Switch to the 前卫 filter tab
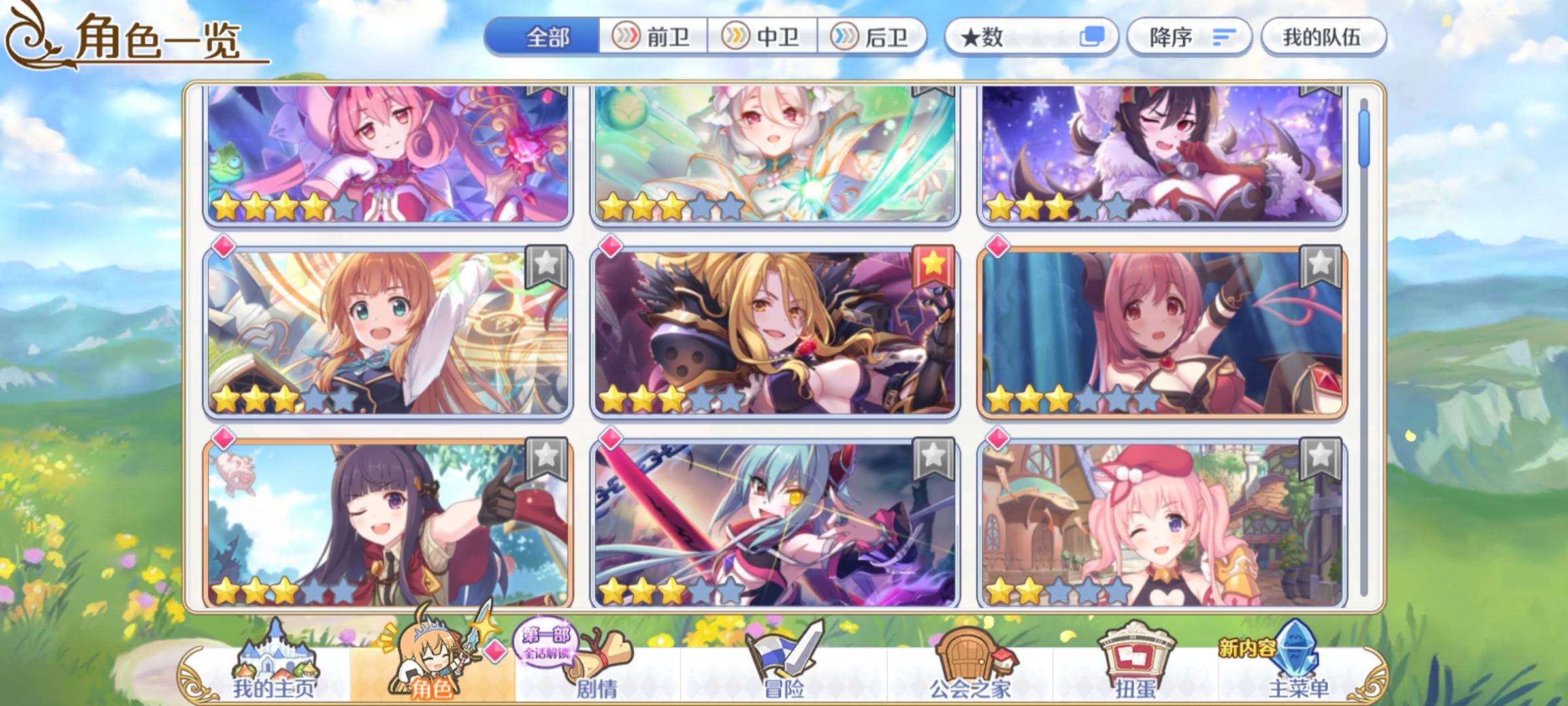1568x706 pixels. click(653, 39)
